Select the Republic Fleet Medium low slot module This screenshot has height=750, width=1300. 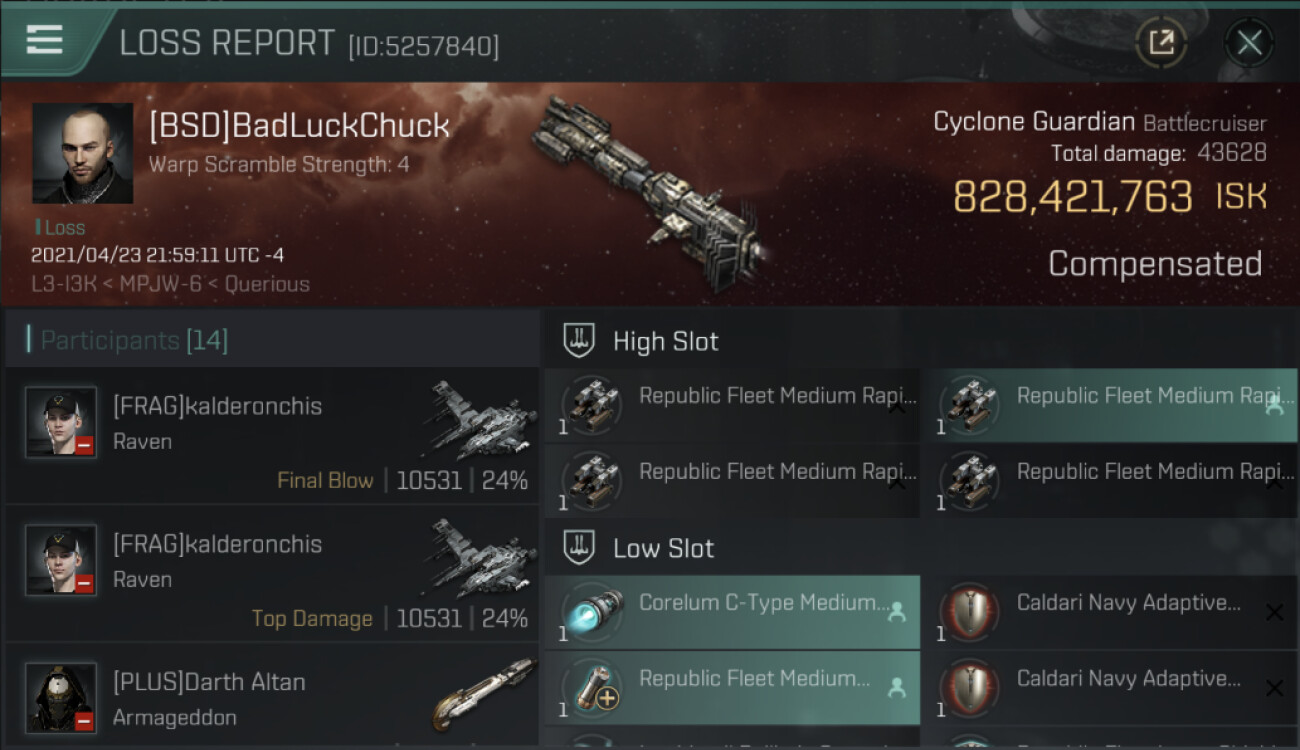point(732,687)
